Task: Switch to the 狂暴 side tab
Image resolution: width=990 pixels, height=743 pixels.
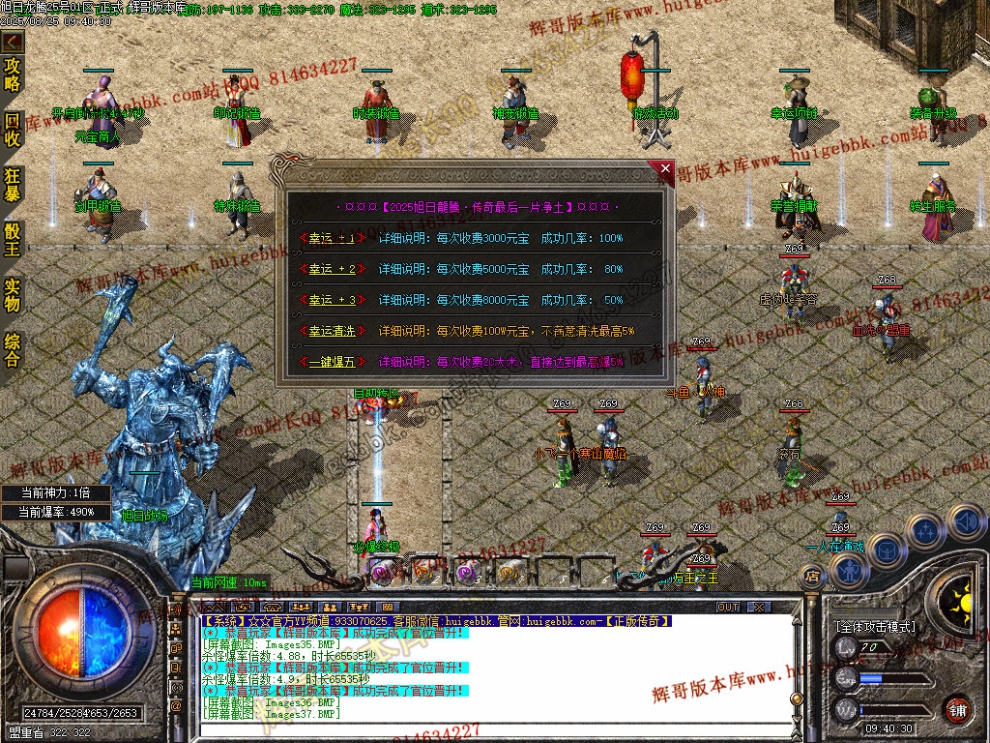Action: click(12, 185)
